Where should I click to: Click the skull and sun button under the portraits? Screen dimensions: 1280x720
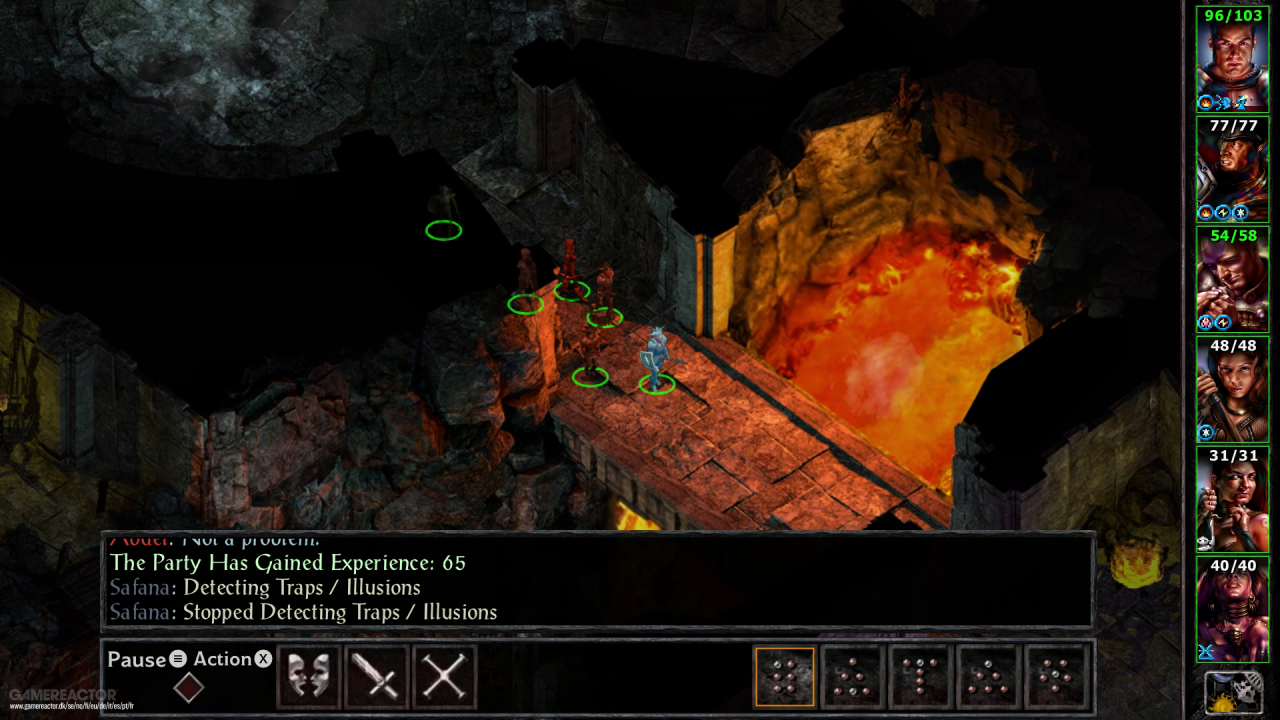tap(1232, 693)
